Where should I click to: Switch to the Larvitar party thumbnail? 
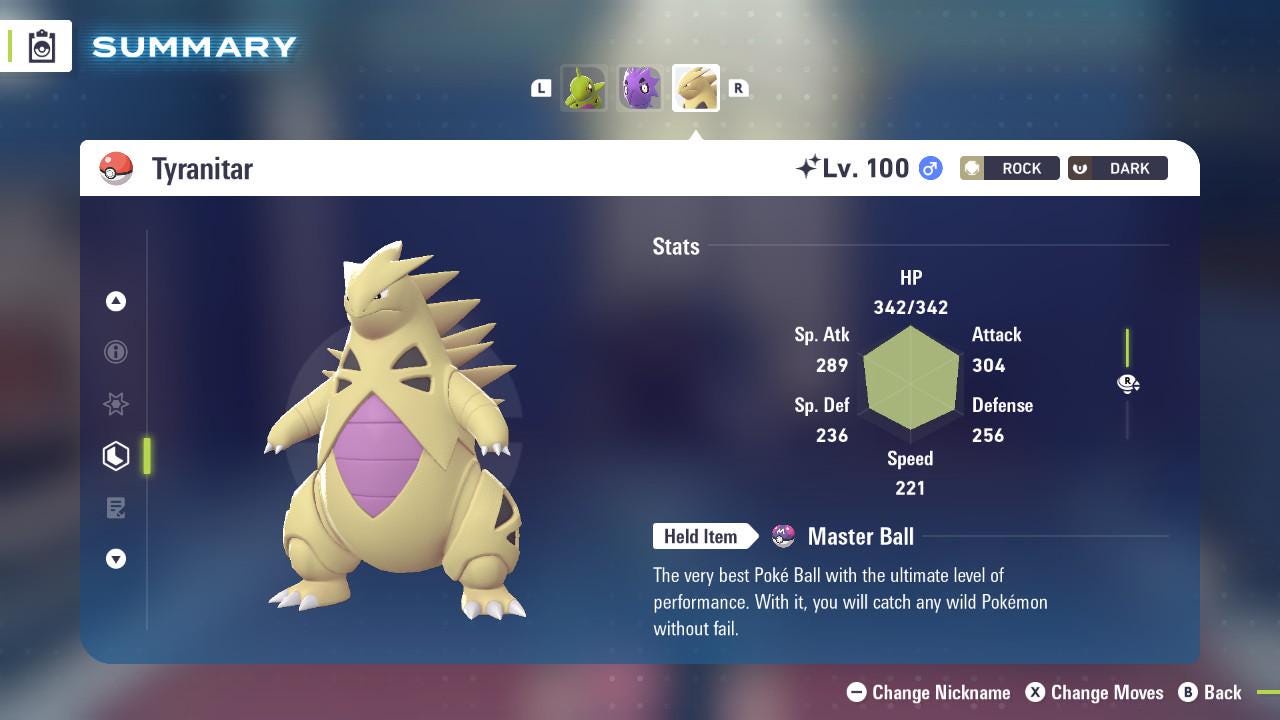(x=584, y=88)
